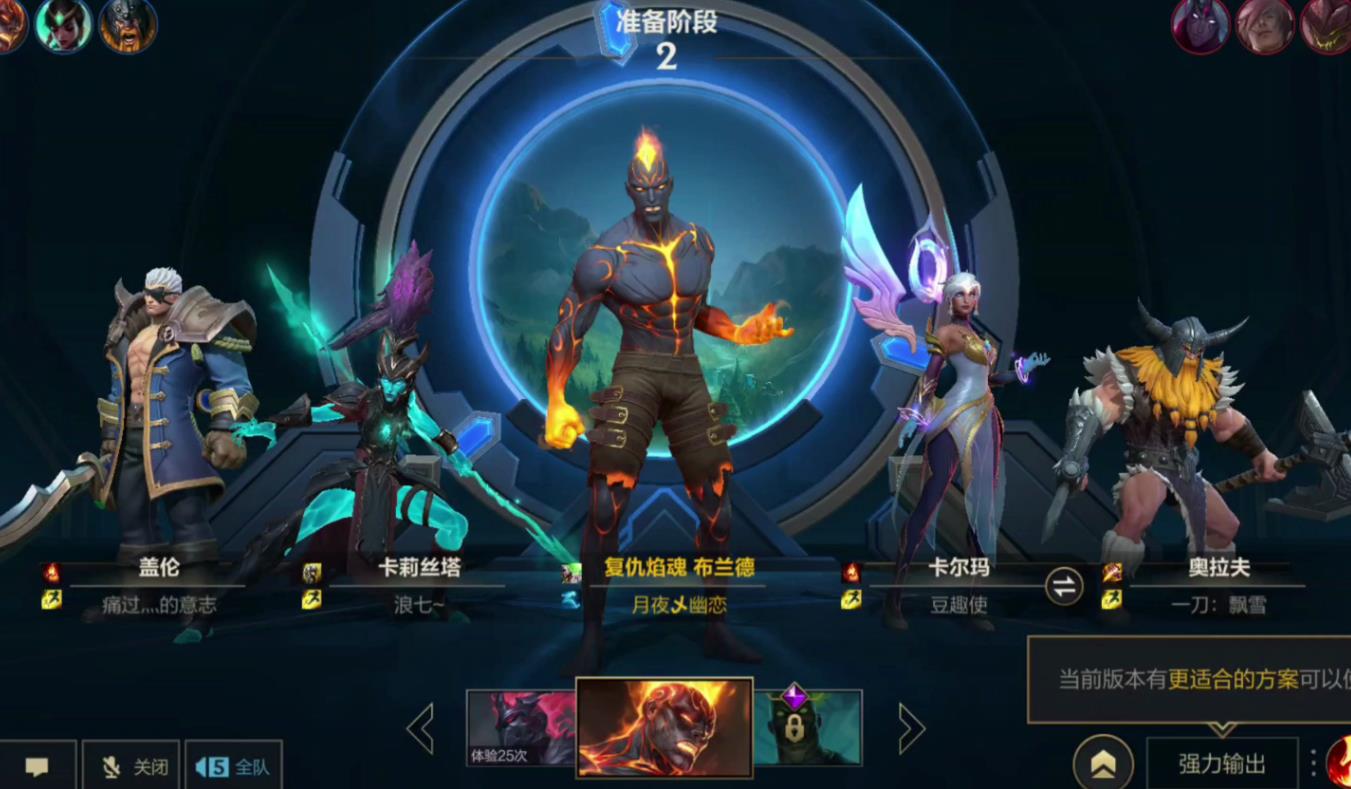Request position swap via the ⇌ icon
Viewport: 1351px width, 789px height.
tap(1064, 587)
